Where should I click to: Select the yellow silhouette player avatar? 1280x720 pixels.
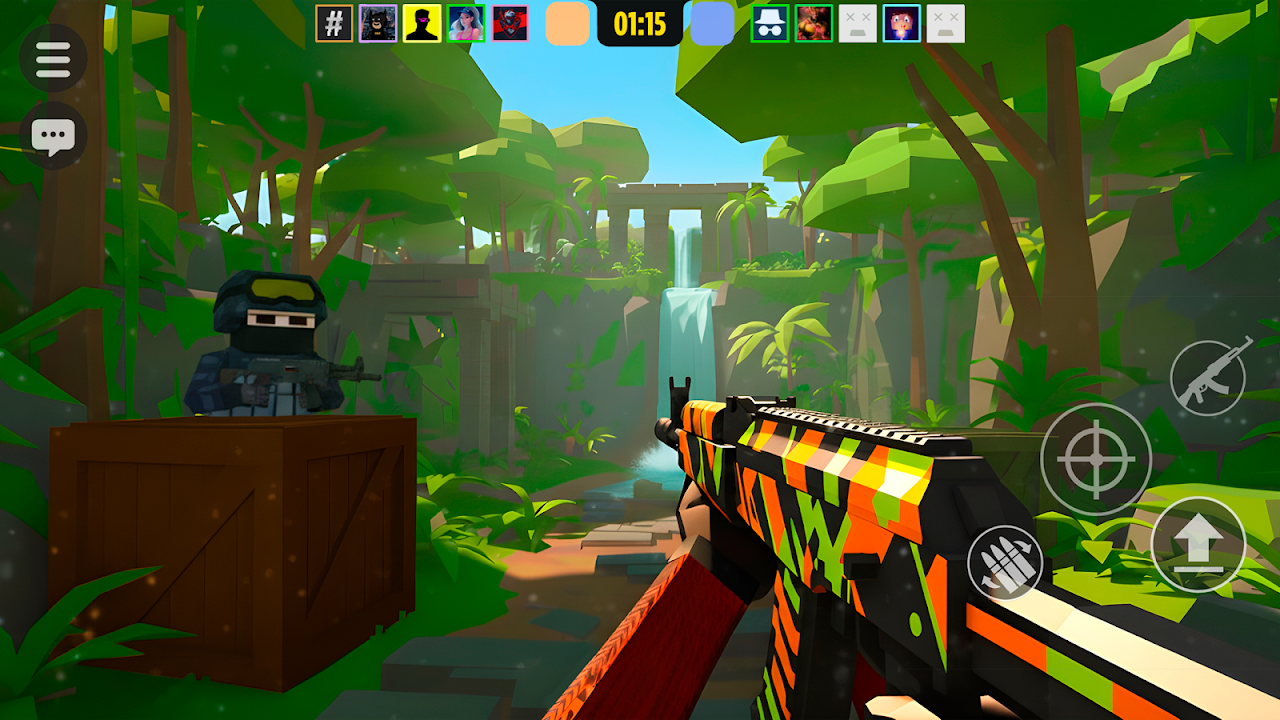pyautogui.click(x=422, y=23)
